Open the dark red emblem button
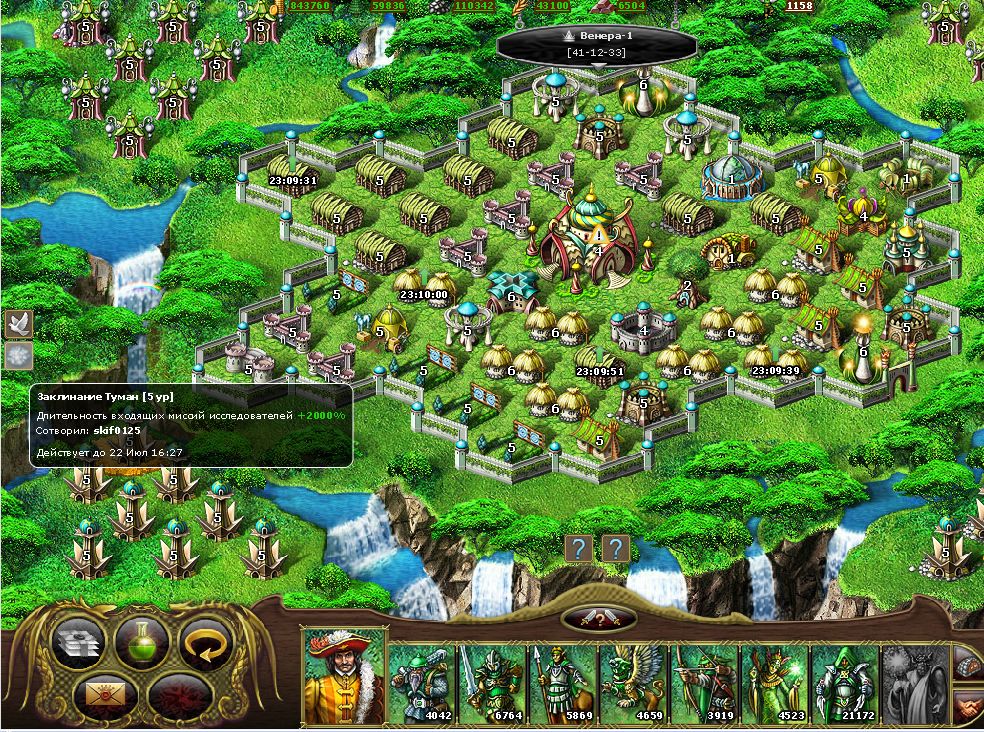The image size is (984, 732). point(176,693)
